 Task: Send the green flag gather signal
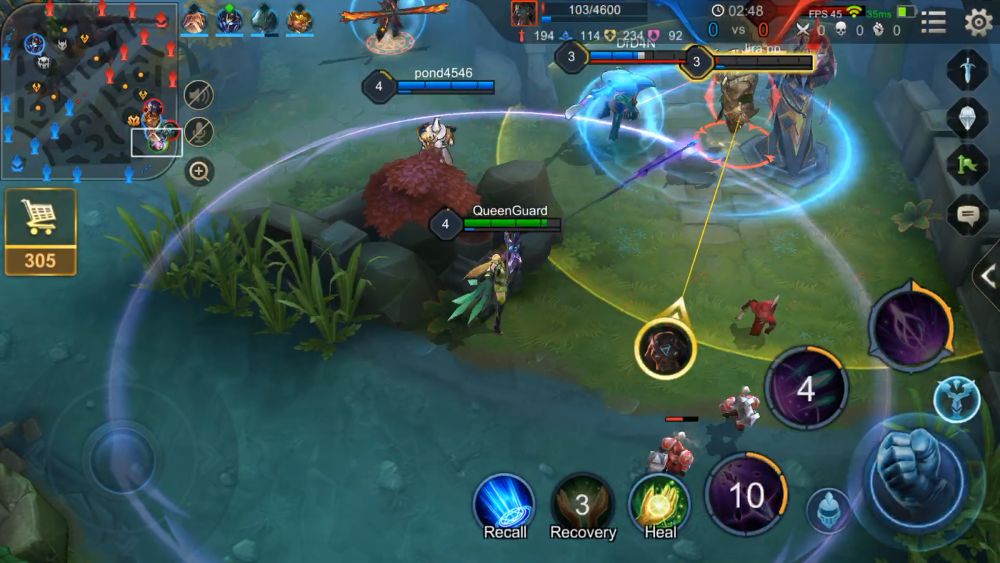point(967,165)
